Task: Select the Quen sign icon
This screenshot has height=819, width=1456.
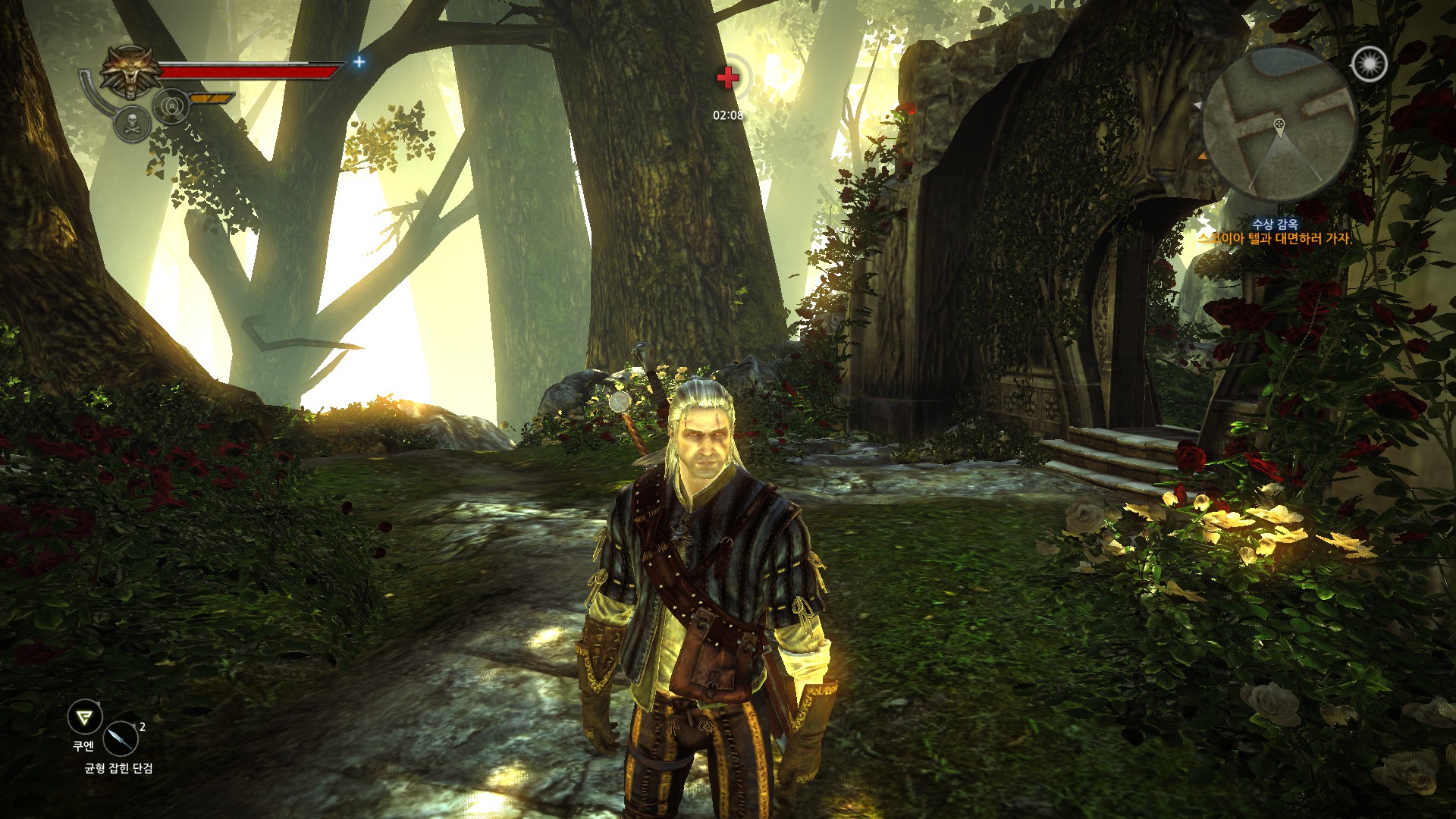Action: click(84, 716)
